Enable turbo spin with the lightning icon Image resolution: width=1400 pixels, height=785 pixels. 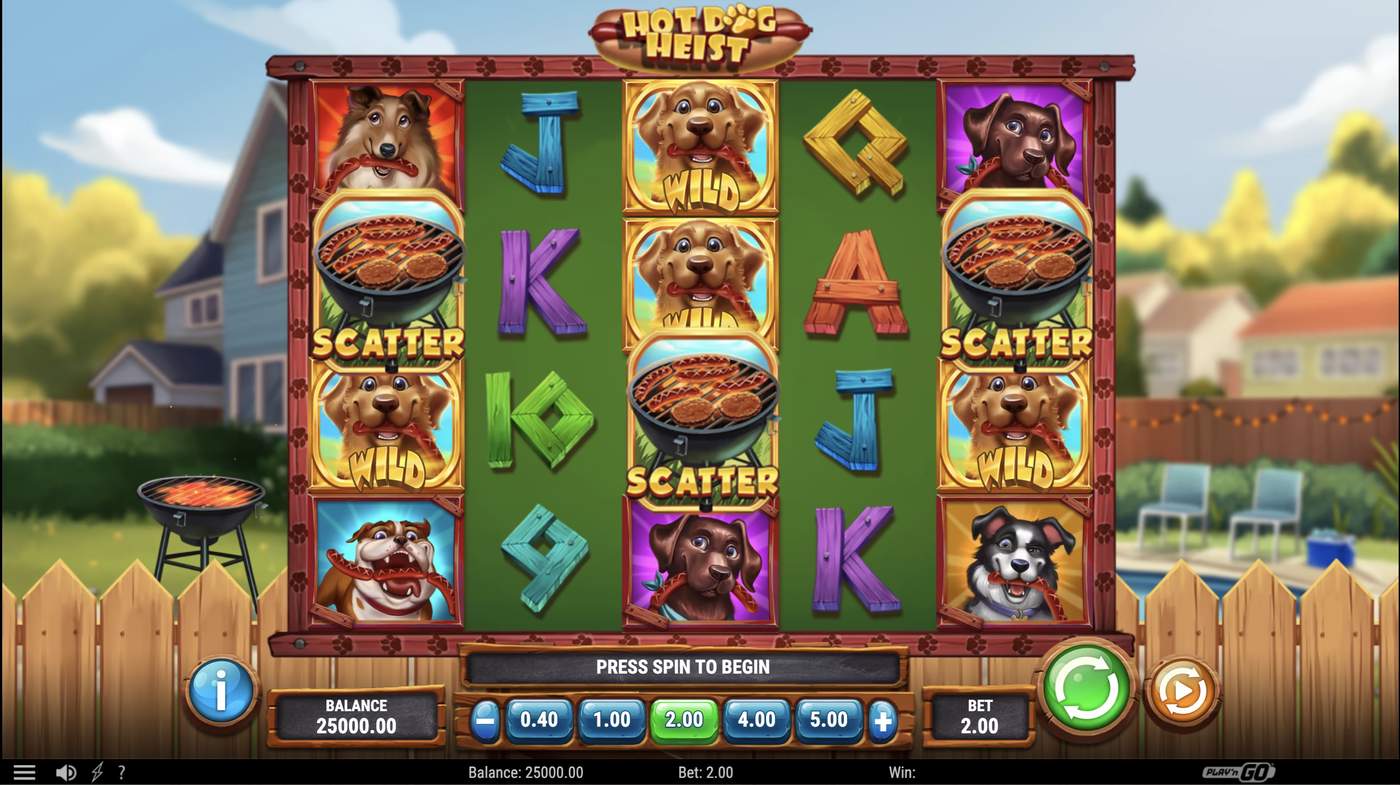(x=96, y=771)
